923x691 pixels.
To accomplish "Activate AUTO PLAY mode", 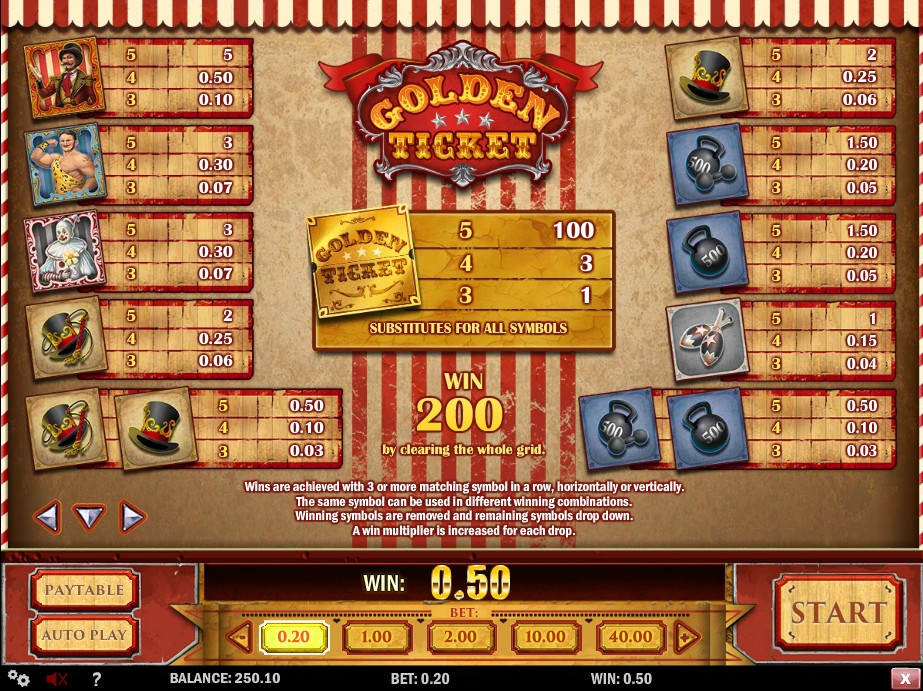I will coord(84,634).
